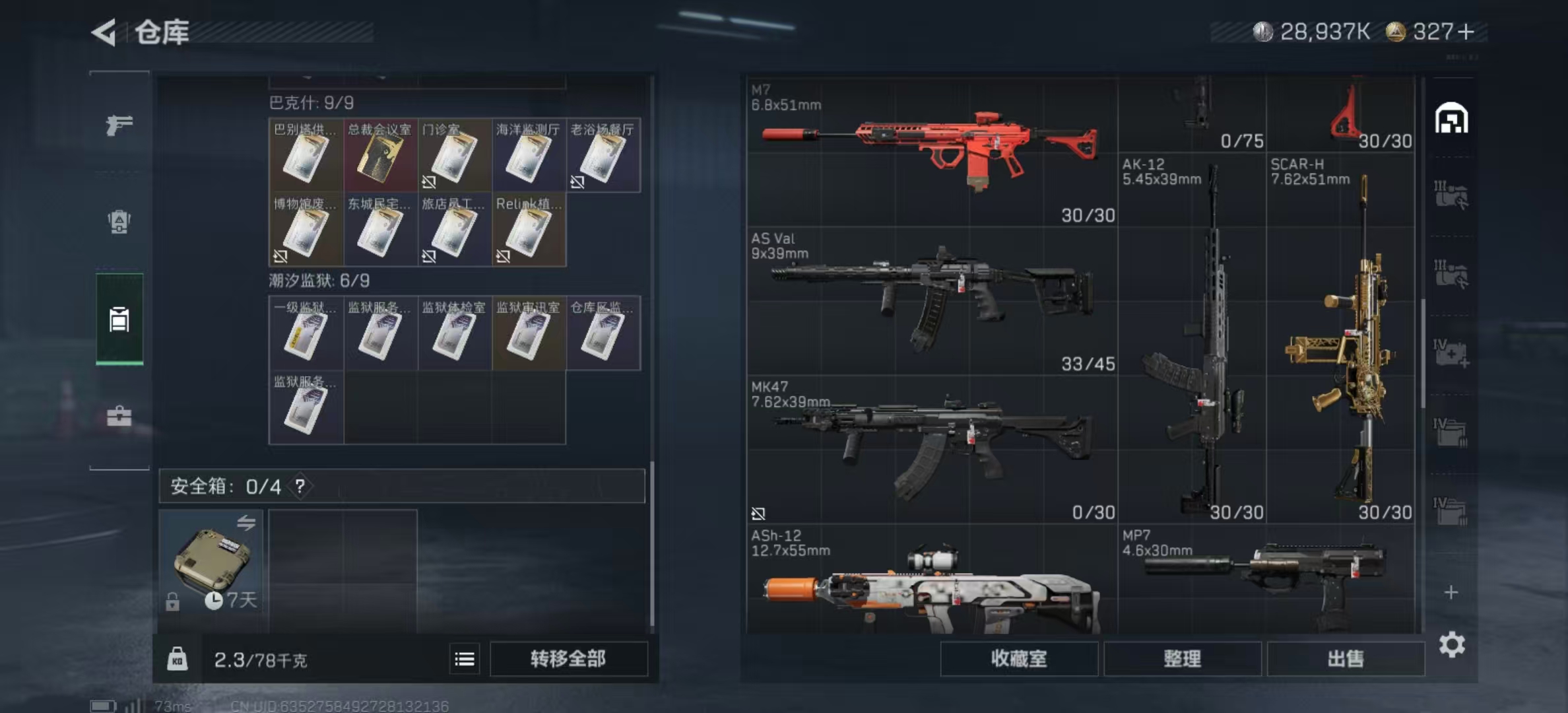1568x713 pixels.
Task: Switch to the pistol weapons tab
Action: (x=119, y=124)
